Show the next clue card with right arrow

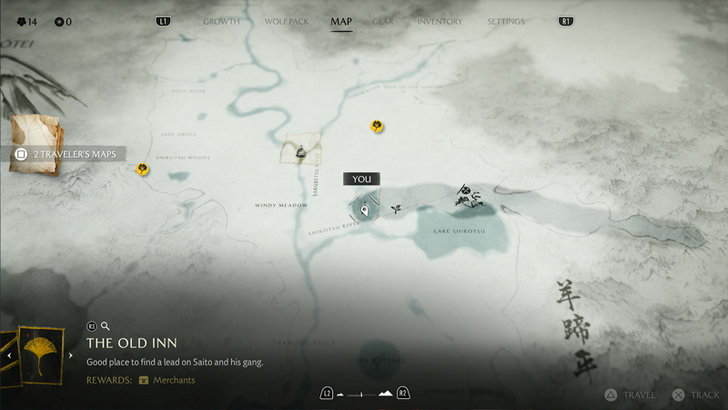(71, 355)
